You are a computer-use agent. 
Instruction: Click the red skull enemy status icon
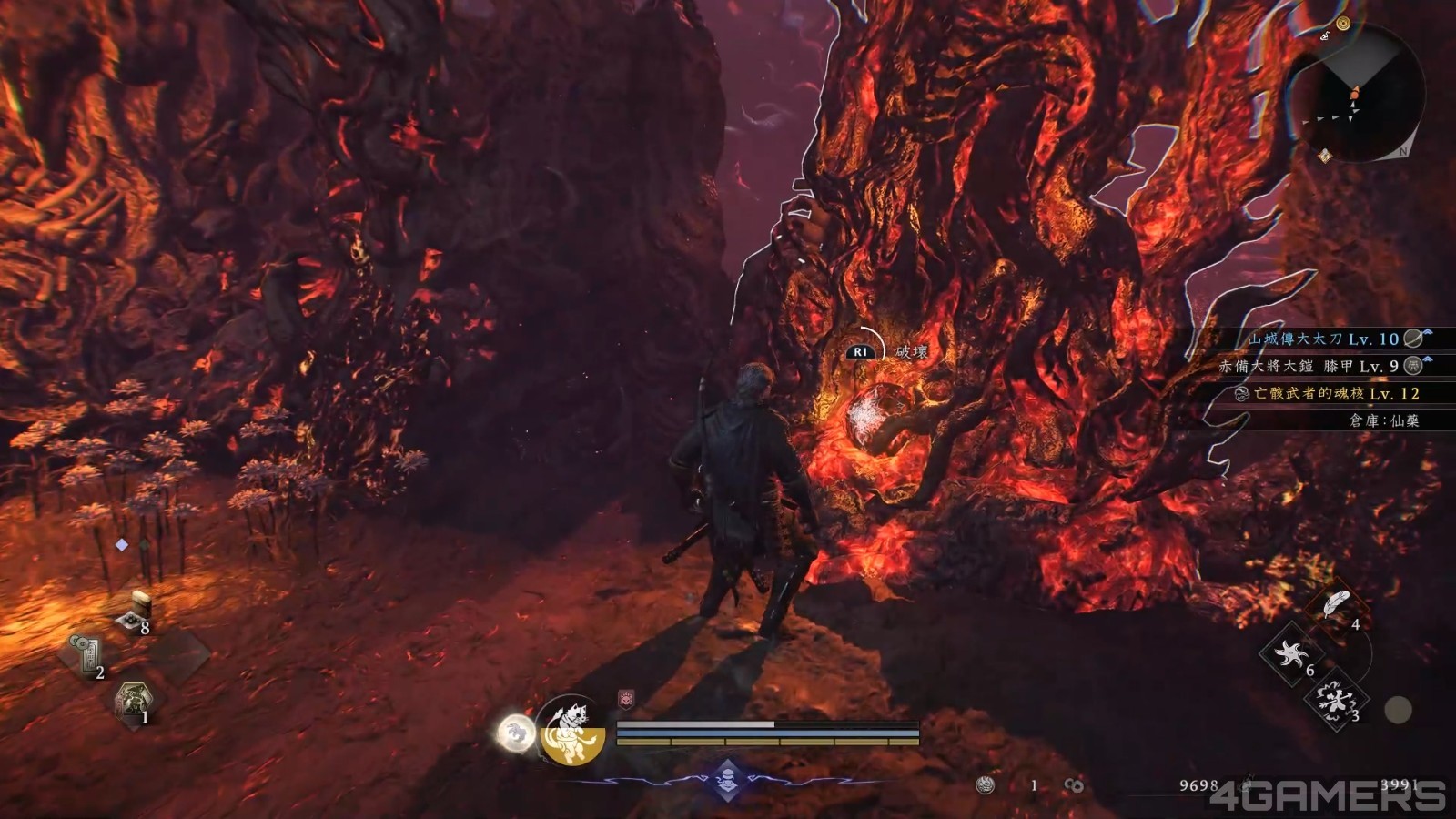pos(624,698)
